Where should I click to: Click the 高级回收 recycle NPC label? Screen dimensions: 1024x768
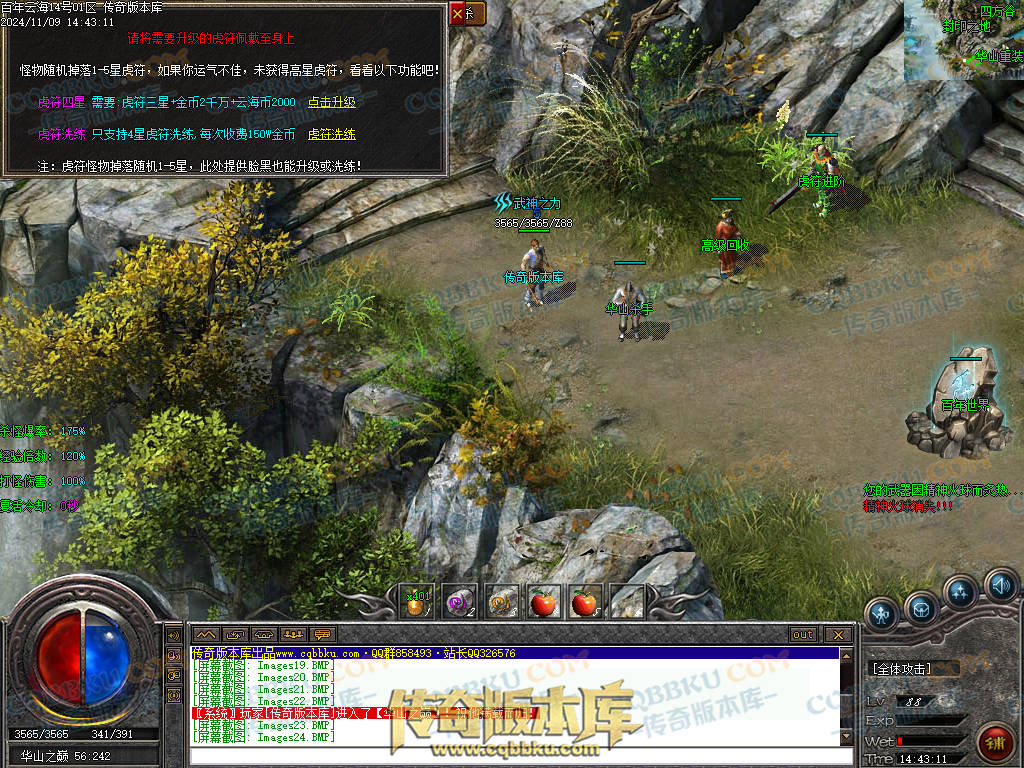(725, 245)
